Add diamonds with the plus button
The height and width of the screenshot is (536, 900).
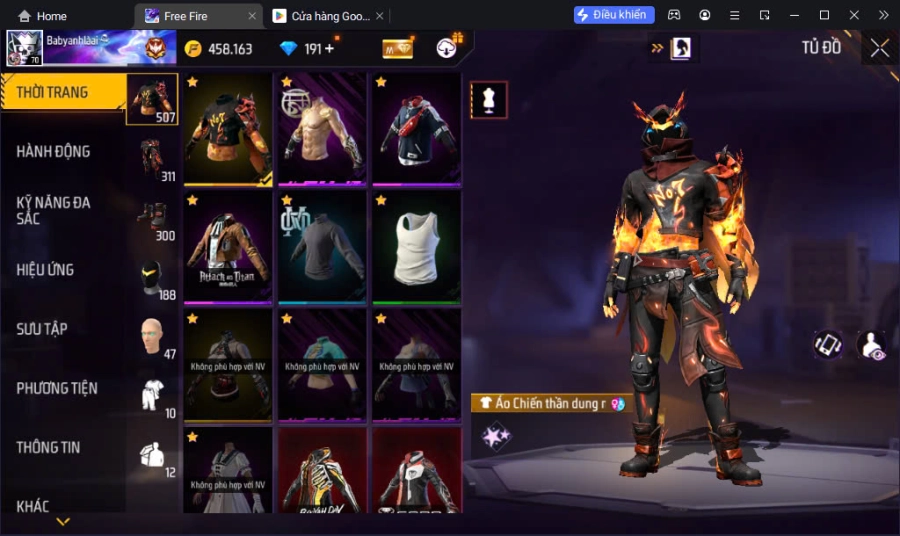tap(329, 49)
